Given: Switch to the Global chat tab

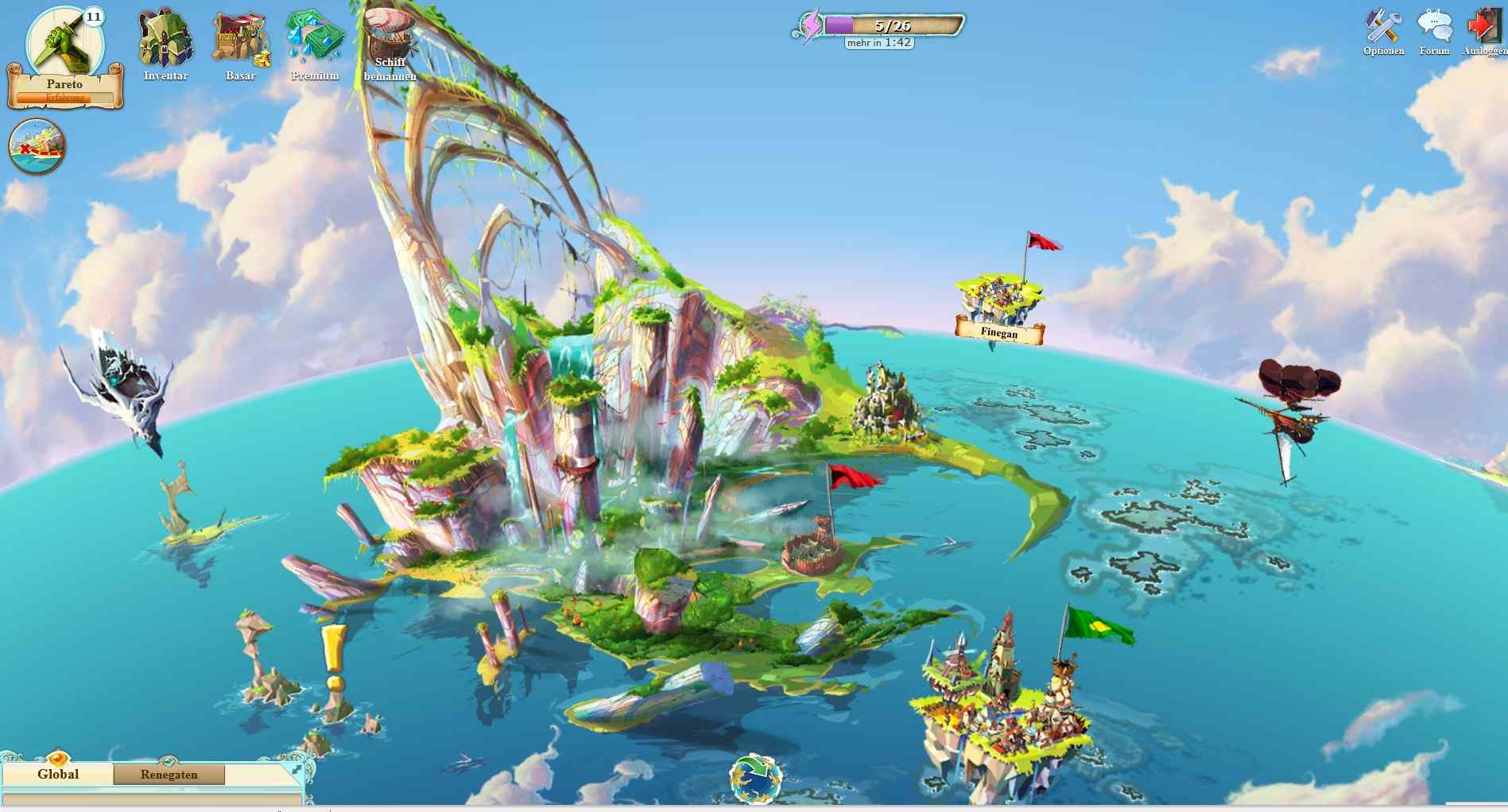Looking at the screenshot, I should 58,775.
